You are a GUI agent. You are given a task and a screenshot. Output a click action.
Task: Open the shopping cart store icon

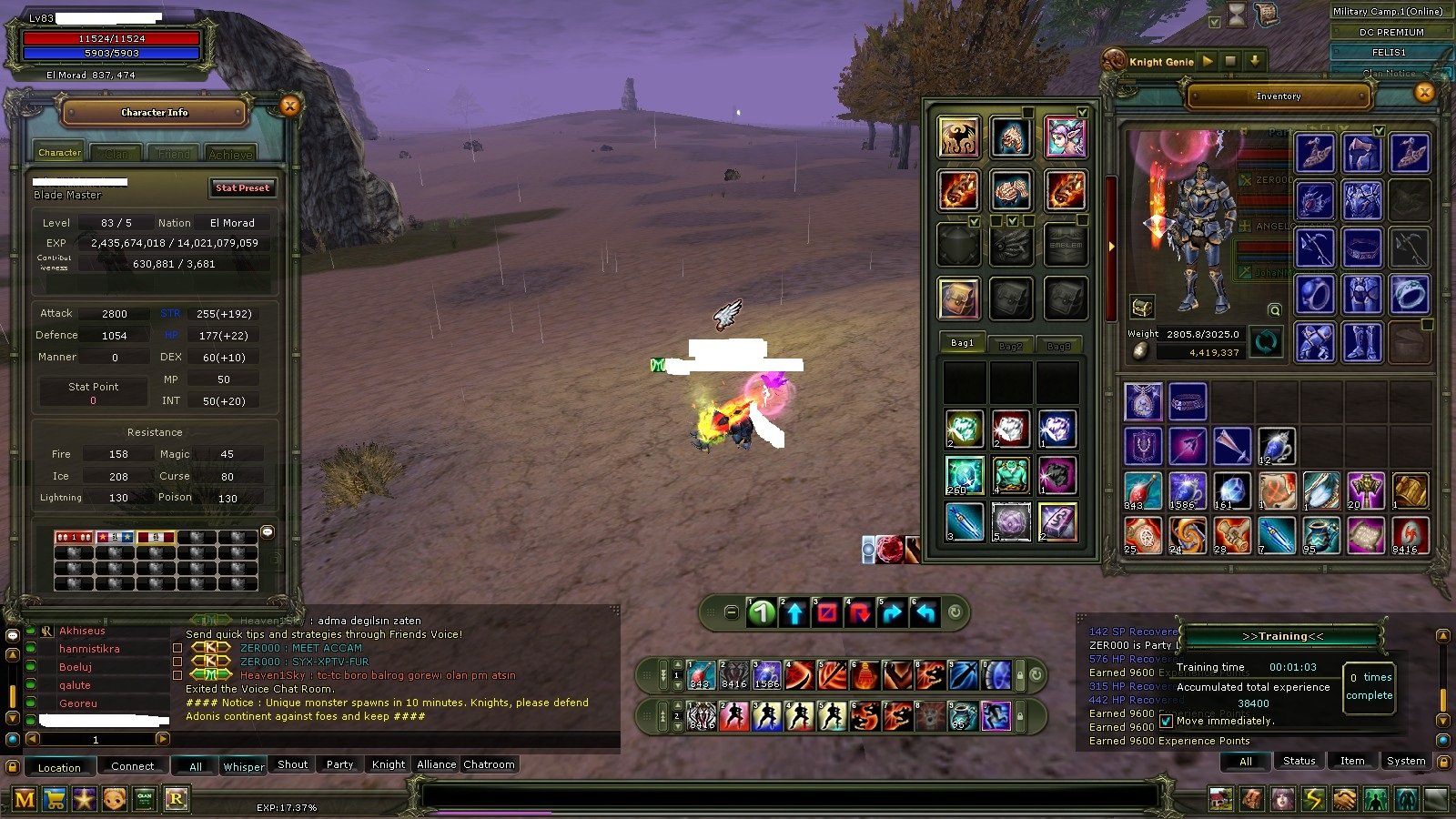point(55,799)
